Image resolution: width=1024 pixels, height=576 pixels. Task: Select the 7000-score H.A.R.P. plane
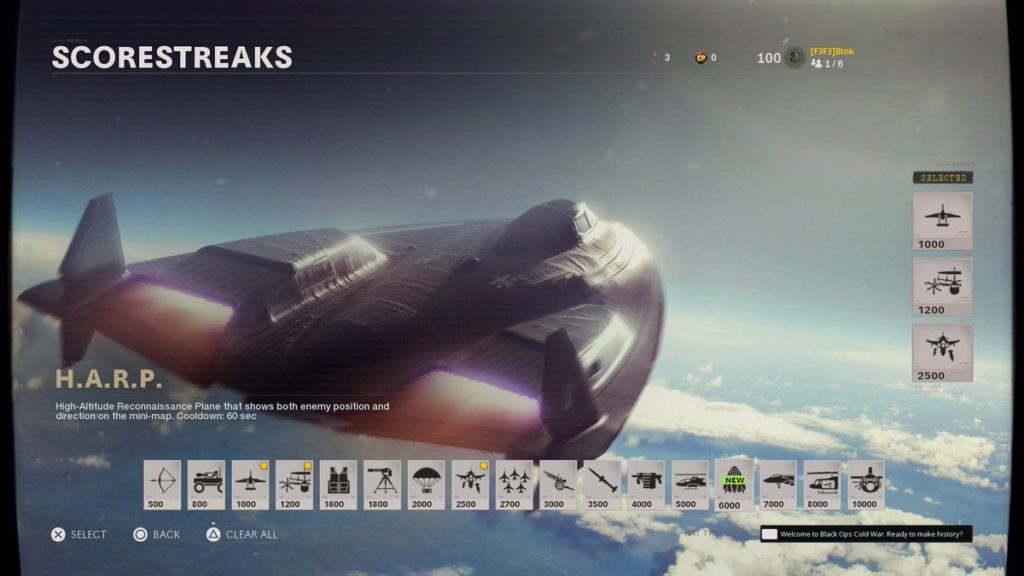click(x=778, y=485)
